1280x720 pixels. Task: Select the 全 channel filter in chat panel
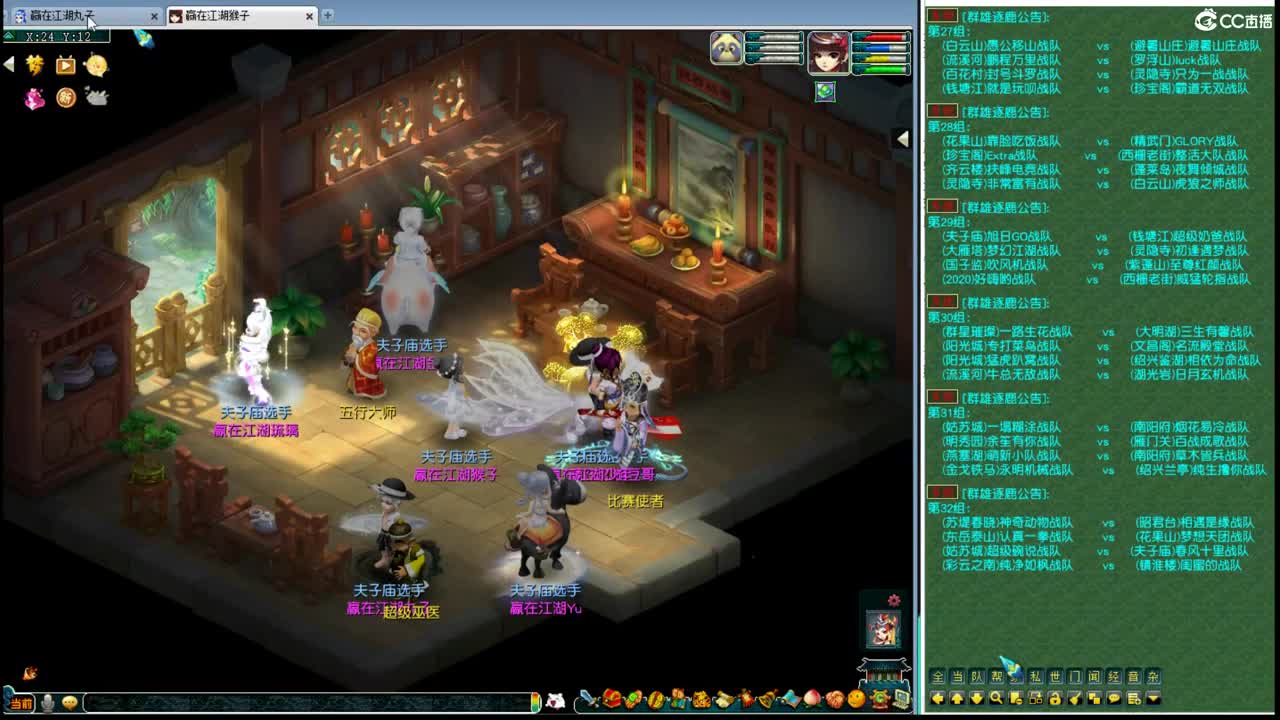(937, 678)
